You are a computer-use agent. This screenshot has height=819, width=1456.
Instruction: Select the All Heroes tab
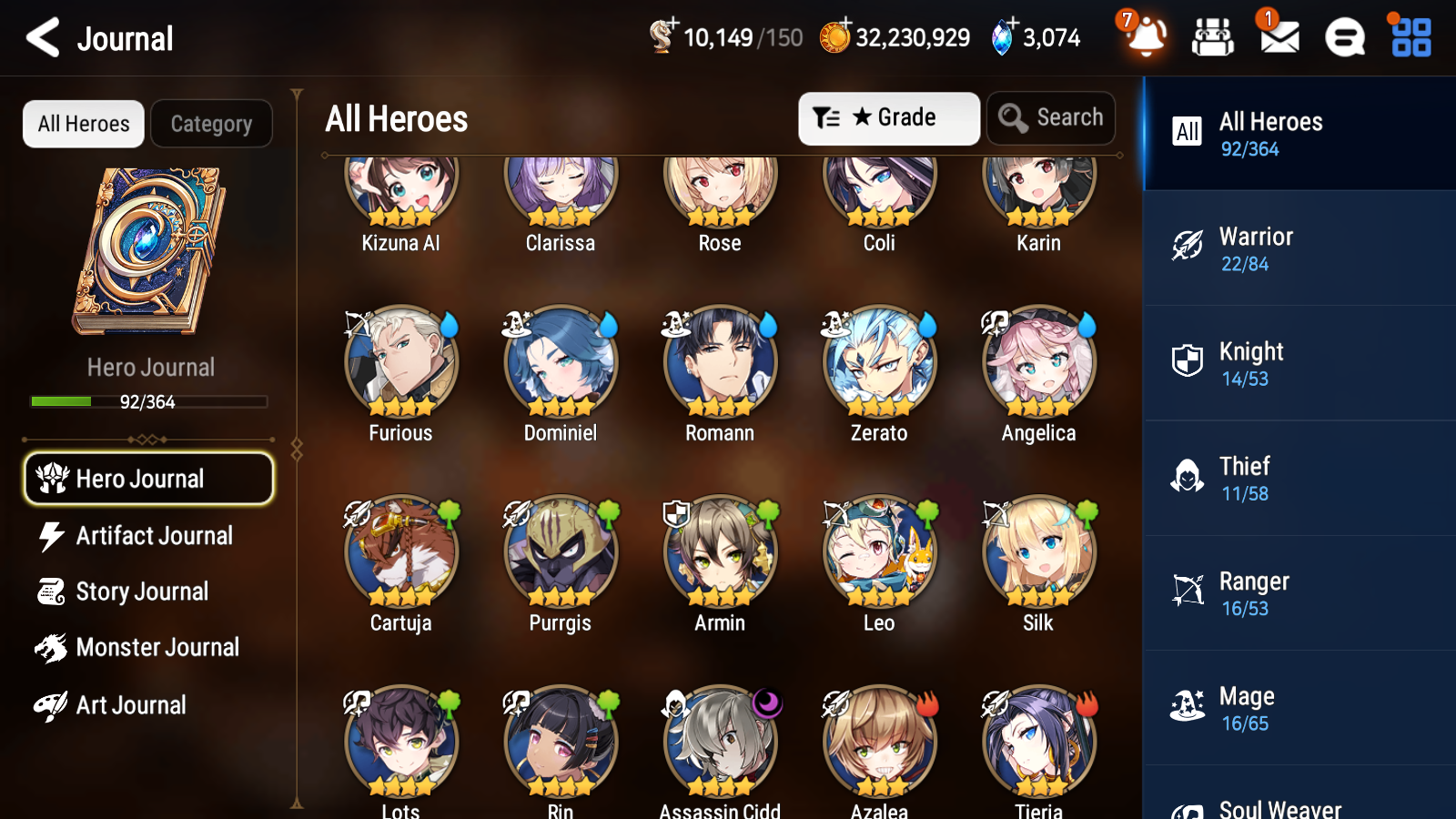tap(83, 124)
